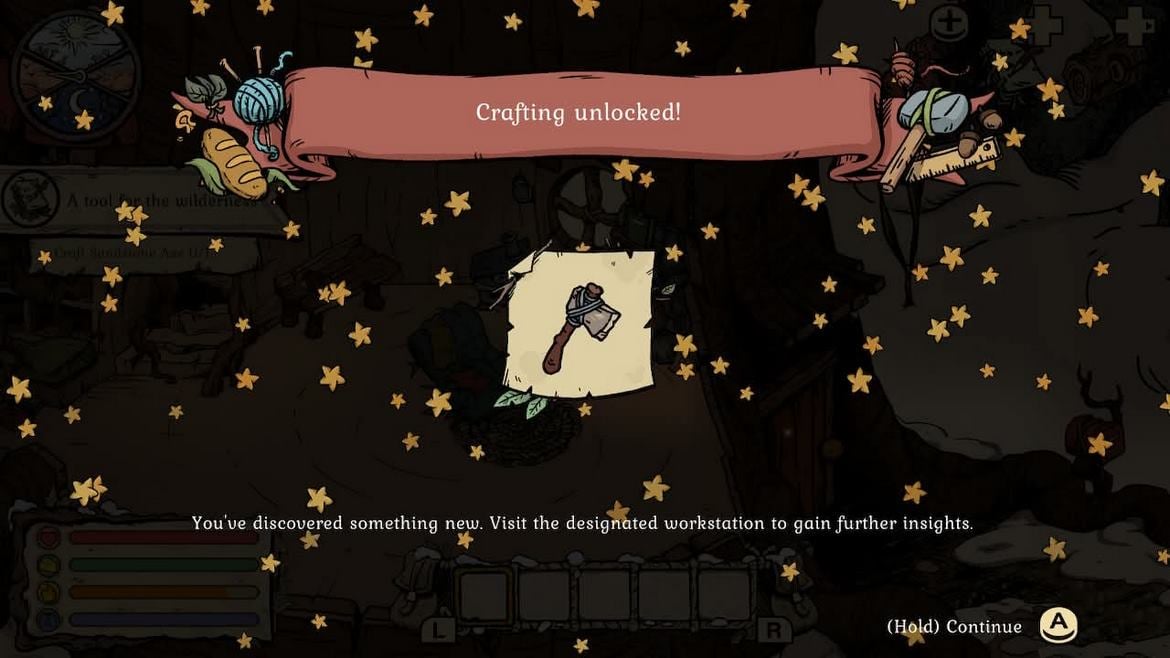The height and width of the screenshot is (658, 1170).
Task: Select the unlocked axe recipe card
Action: click(580, 324)
